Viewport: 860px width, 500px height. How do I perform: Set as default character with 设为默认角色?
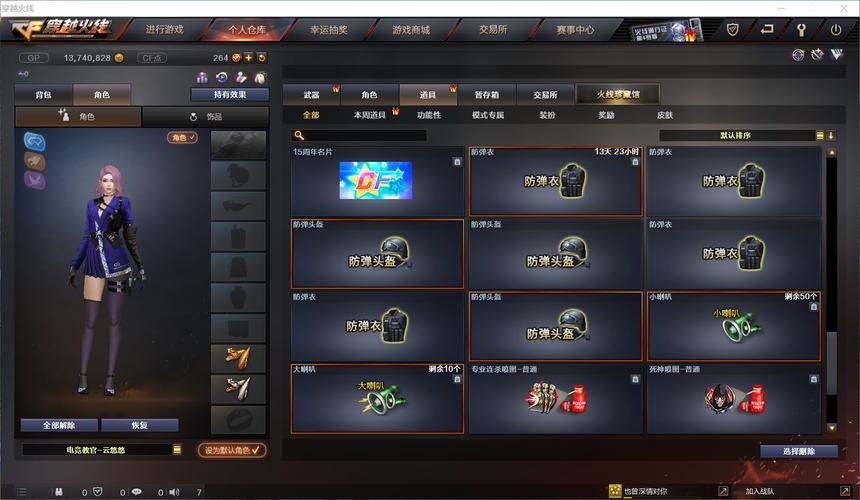232,450
